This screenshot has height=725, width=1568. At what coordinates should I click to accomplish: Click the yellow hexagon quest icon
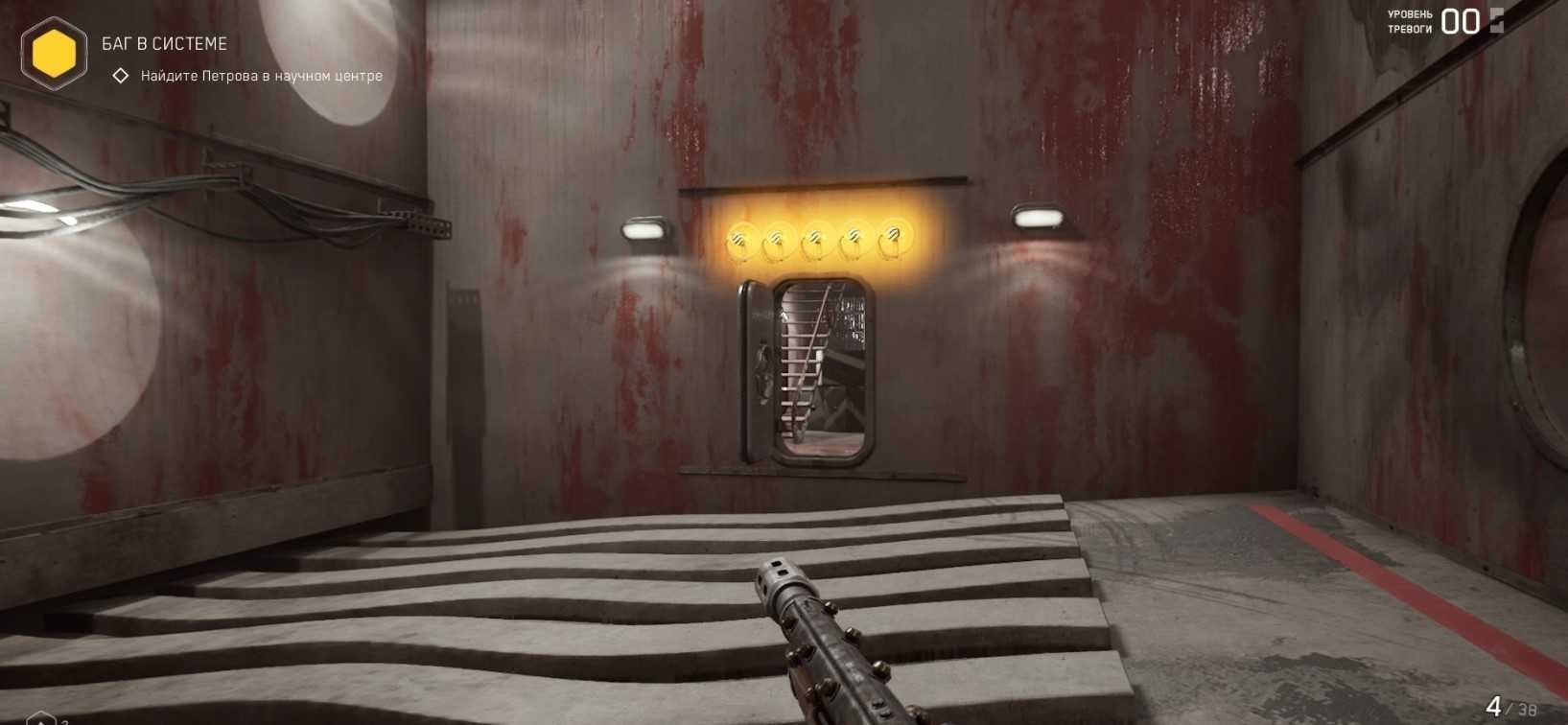pos(54,54)
